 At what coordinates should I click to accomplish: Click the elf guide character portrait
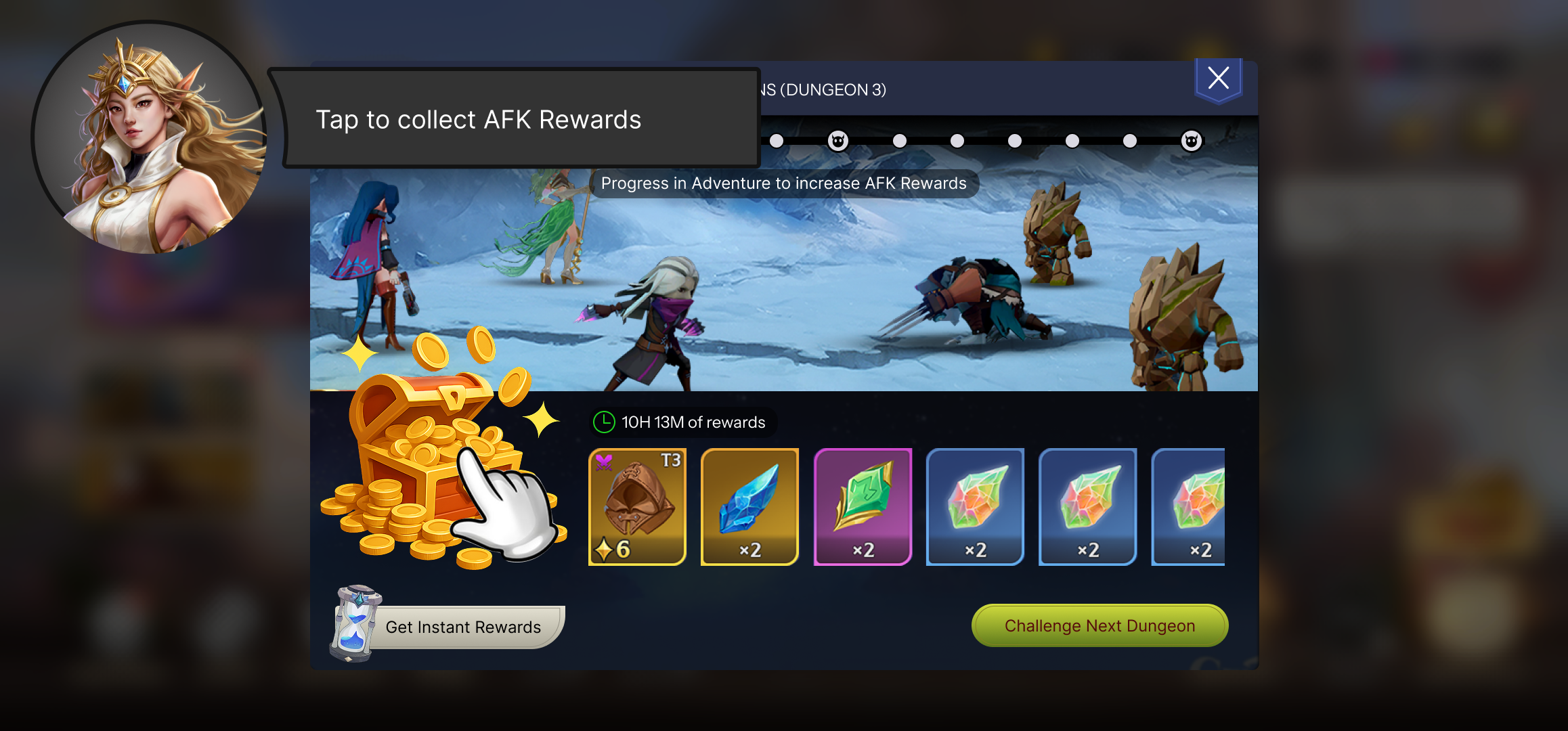[x=149, y=139]
